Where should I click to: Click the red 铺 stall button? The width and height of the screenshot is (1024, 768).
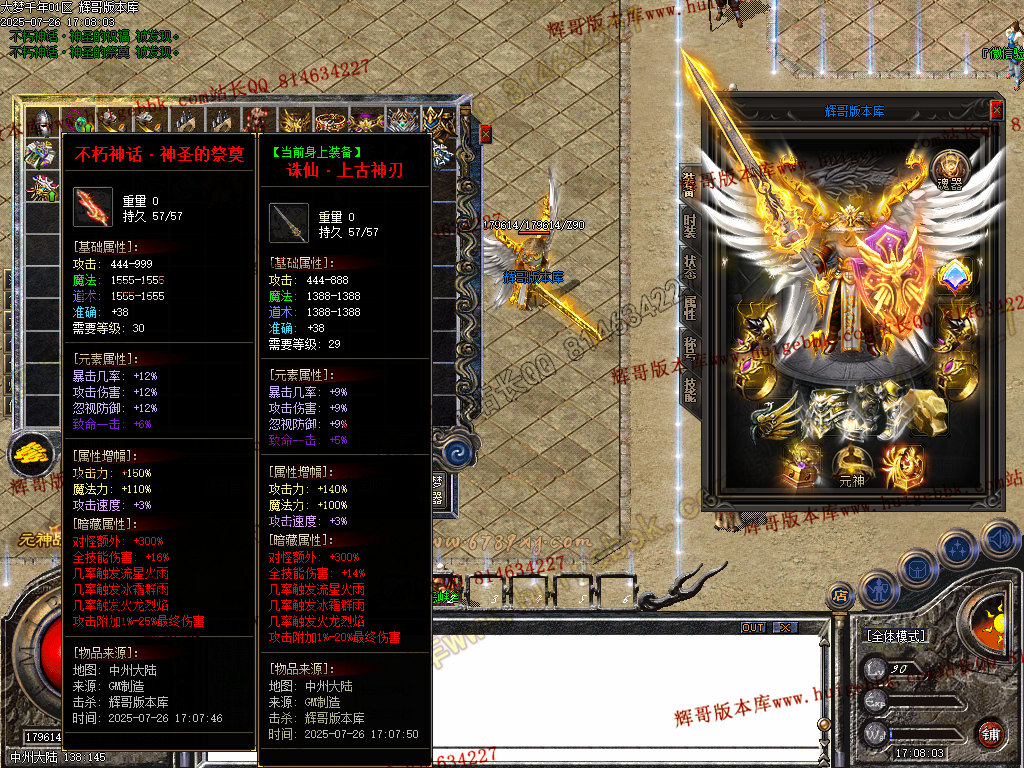click(x=990, y=733)
